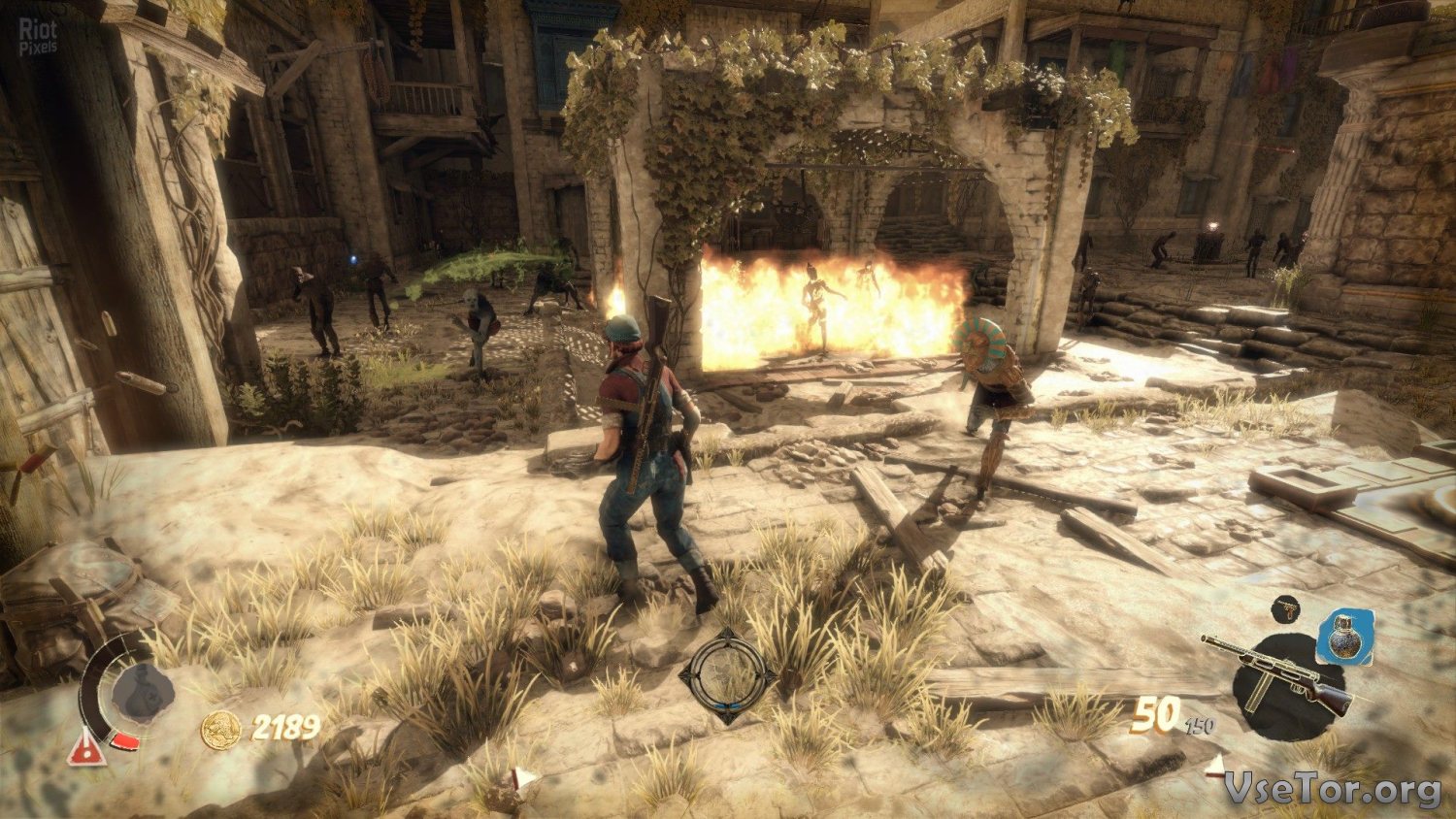Click the potion bottle icon in gauge
Image resolution: width=1456 pixels, height=819 pixels.
[143, 693]
